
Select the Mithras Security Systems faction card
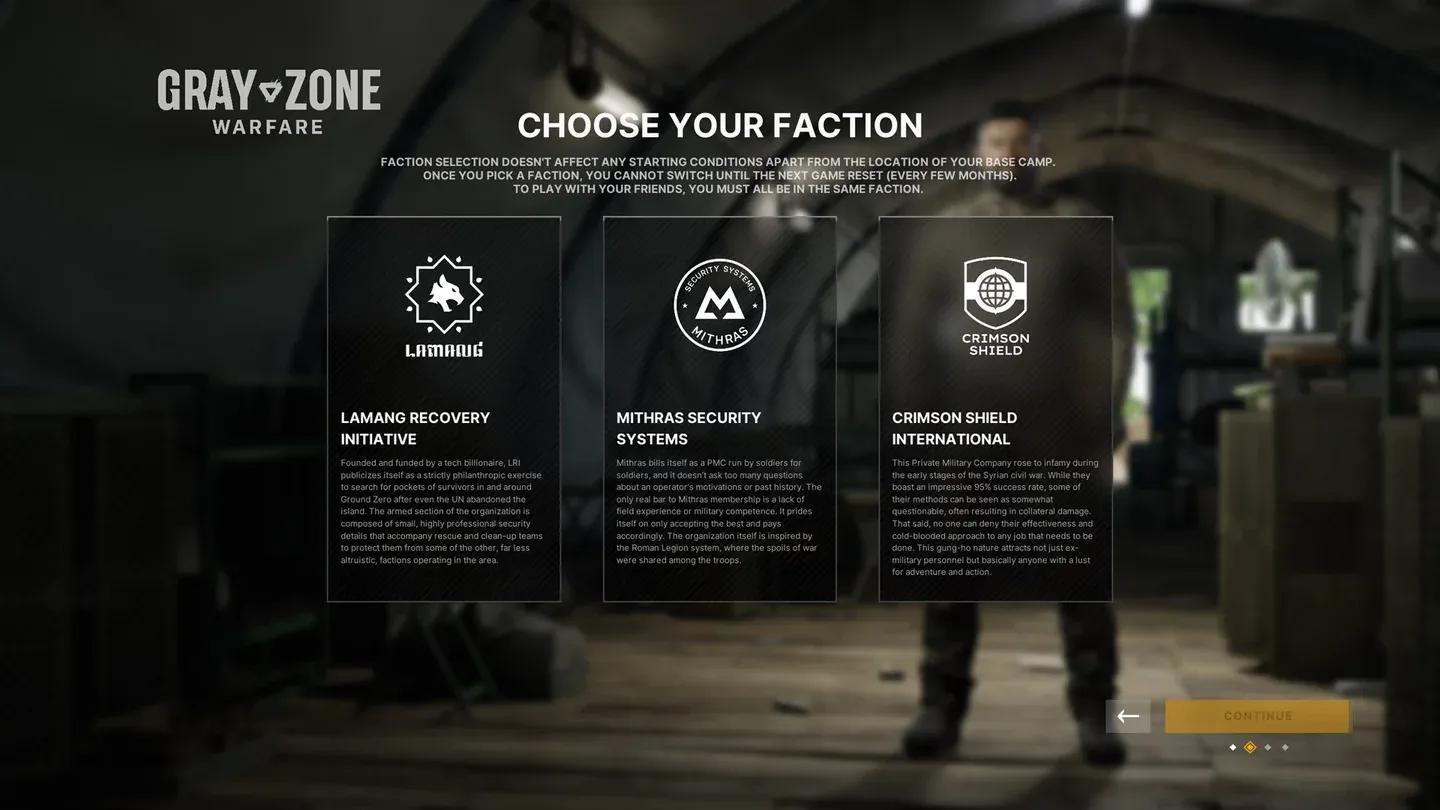click(x=719, y=408)
